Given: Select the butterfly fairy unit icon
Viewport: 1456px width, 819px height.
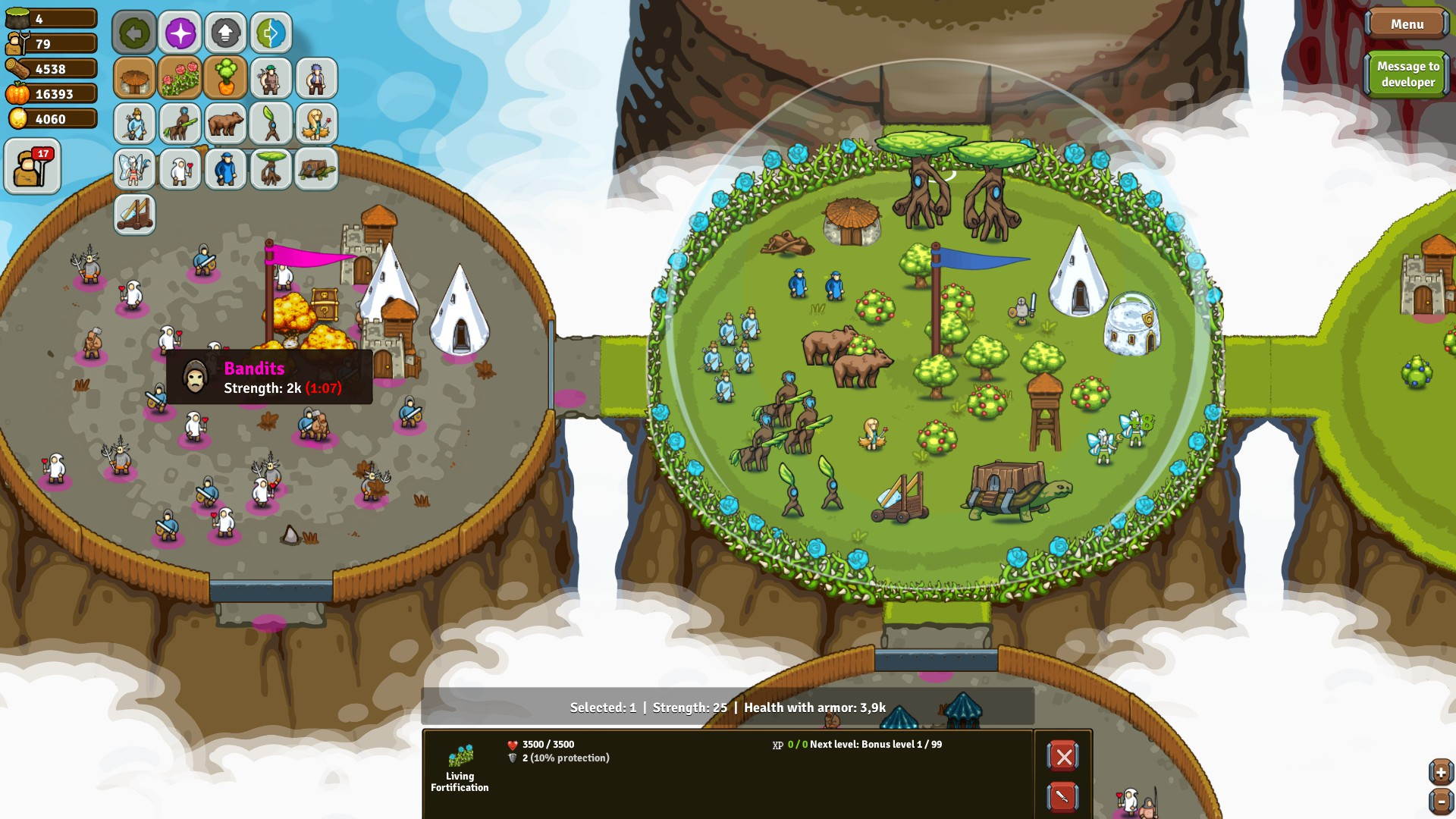Looking at the screenshot, I should pyautogui.click(x=134, y=169).
